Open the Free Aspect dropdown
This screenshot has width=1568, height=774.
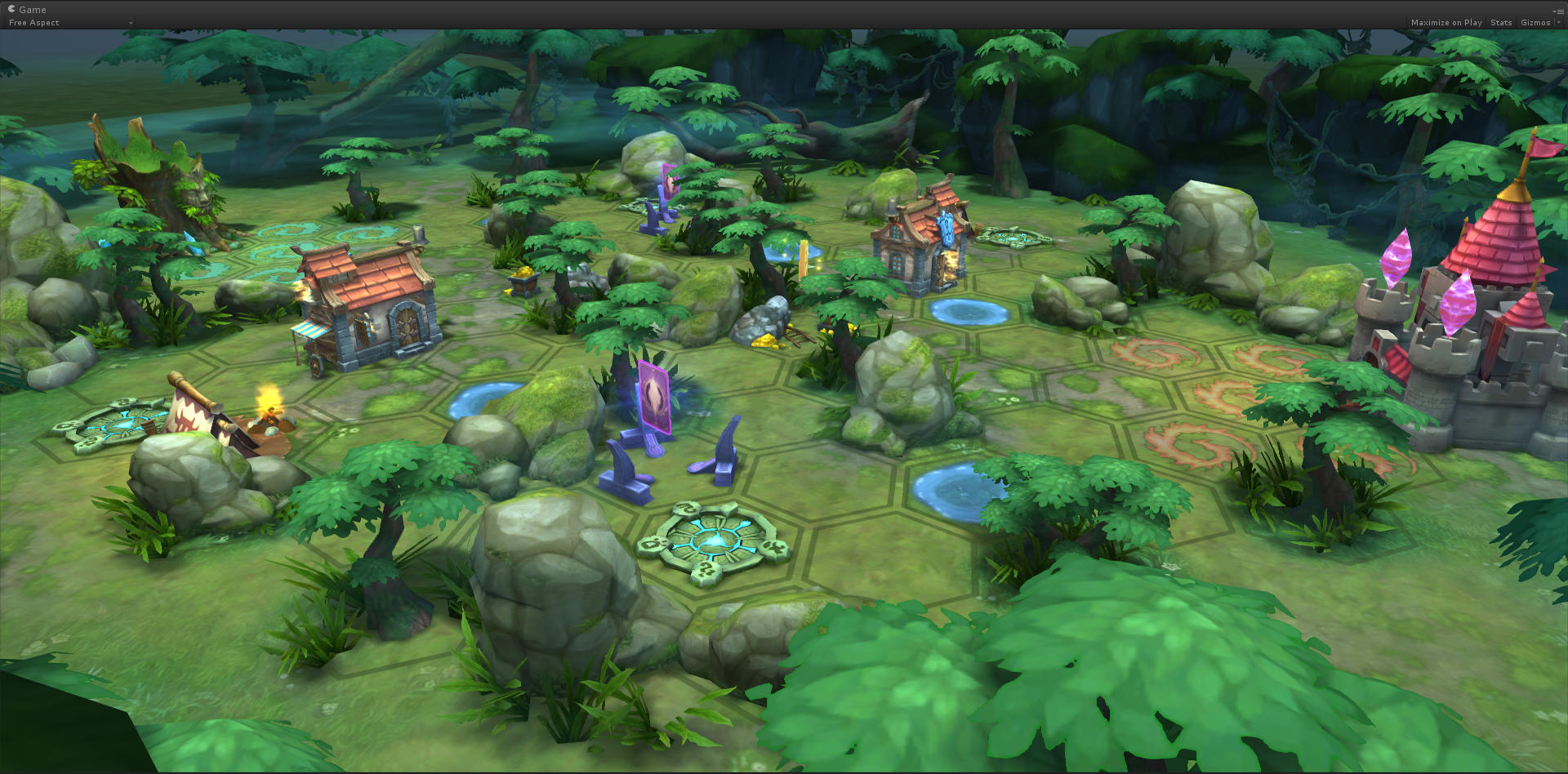point(69,23)
